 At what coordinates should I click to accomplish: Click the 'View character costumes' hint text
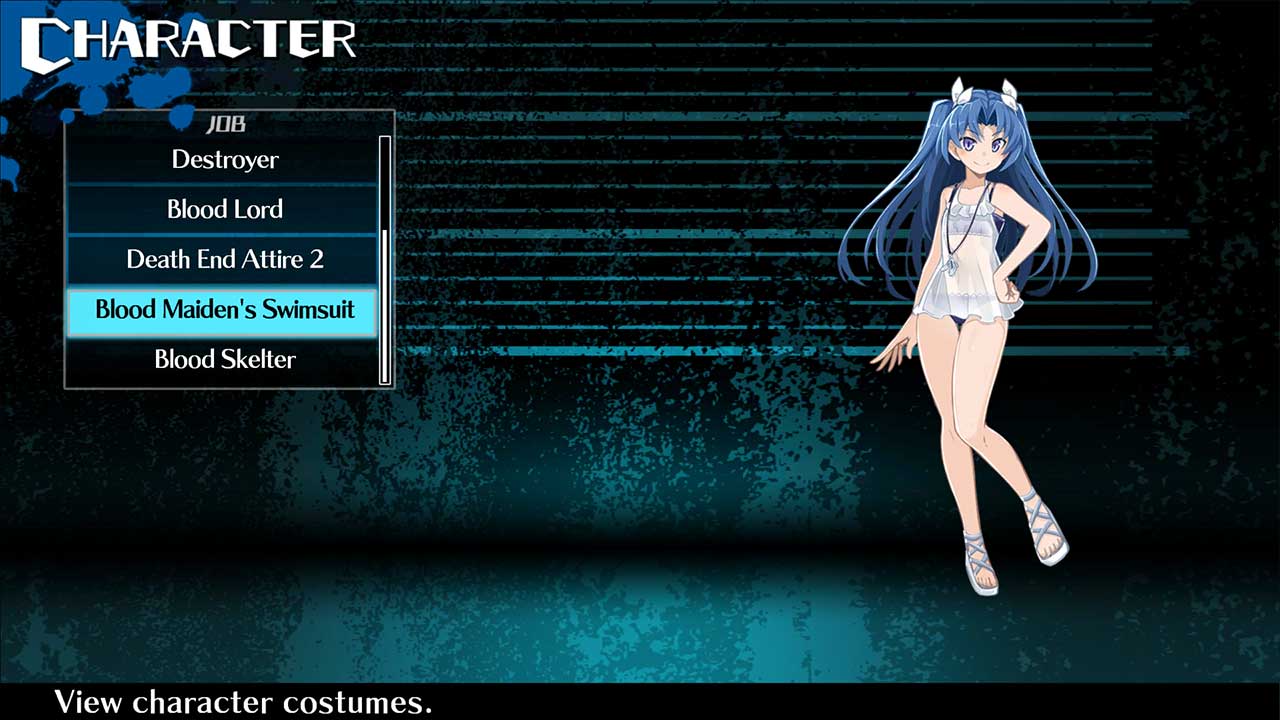pos(242,705)
